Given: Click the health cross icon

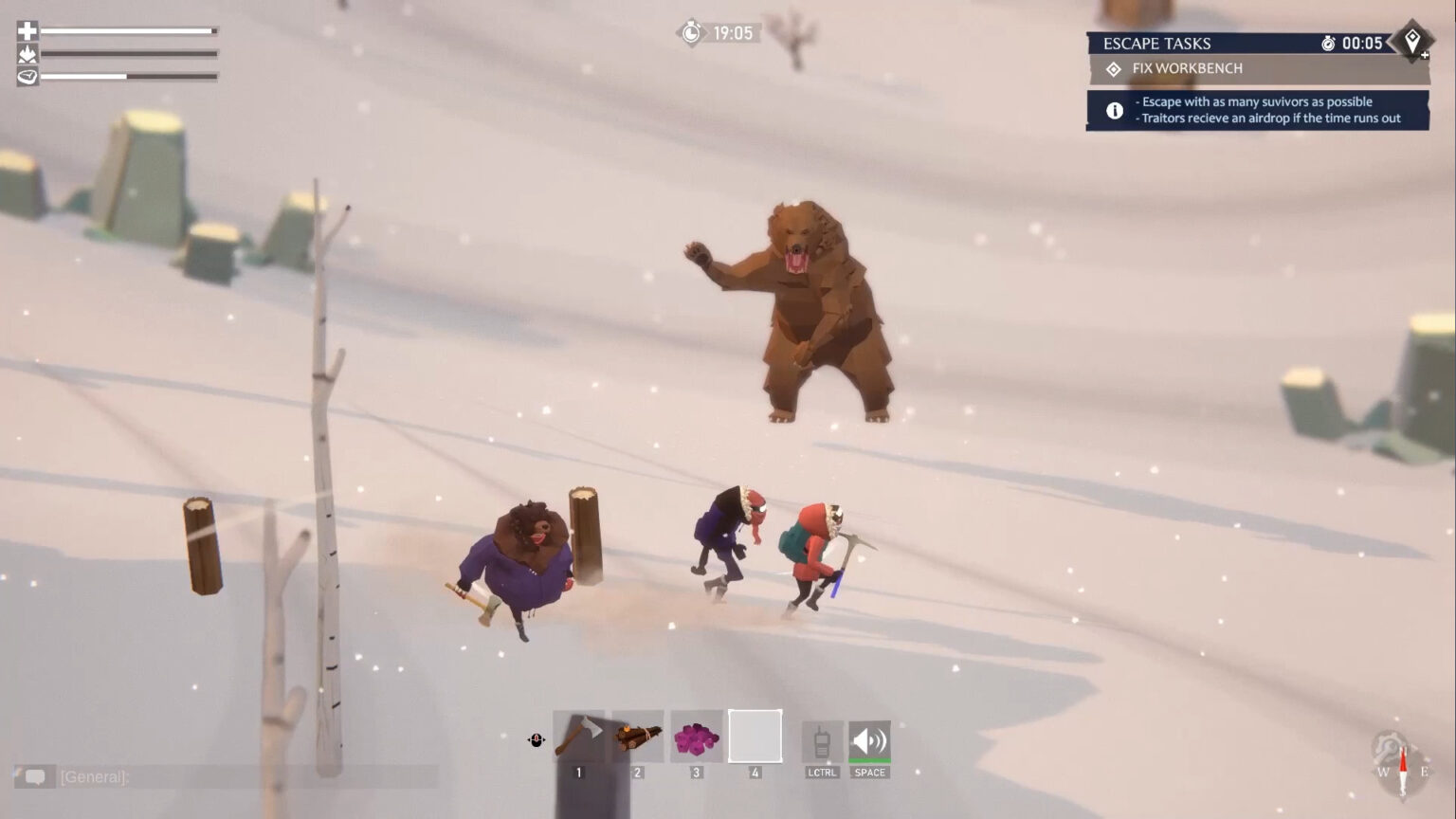Looking at the screenshot, I should tap(26, 30).
